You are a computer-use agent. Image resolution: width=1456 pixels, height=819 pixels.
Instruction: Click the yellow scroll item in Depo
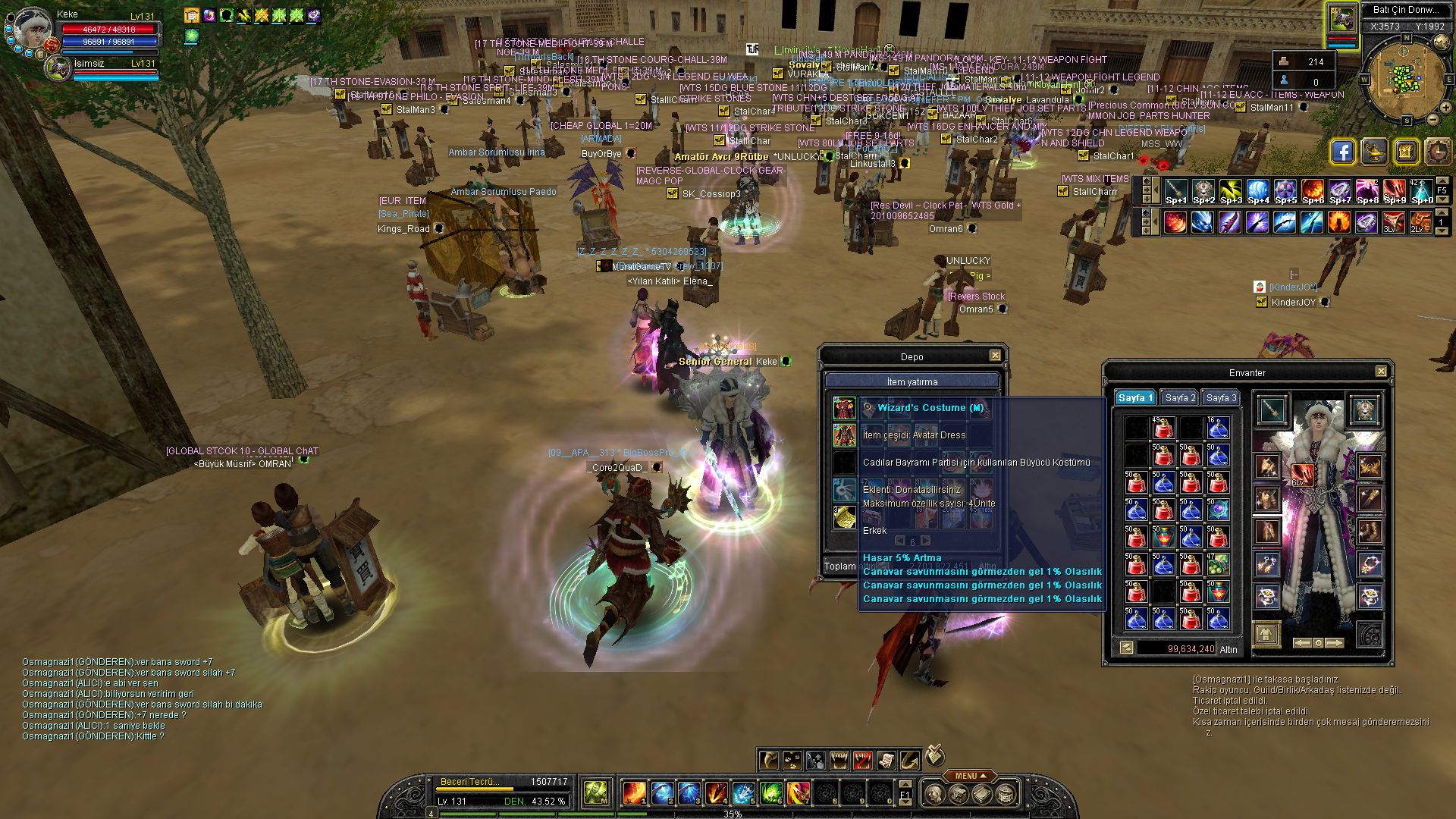point(845,518)
